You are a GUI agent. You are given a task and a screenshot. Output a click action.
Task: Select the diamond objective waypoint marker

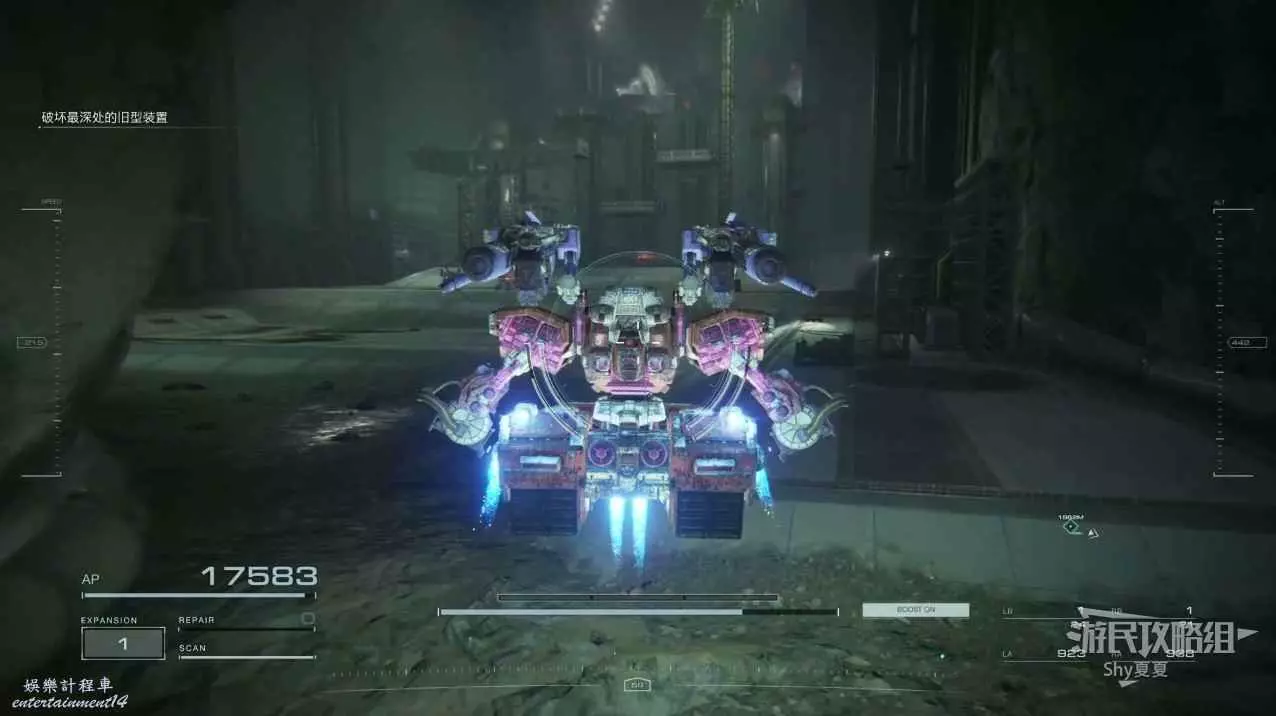click(x=1071, y=527)
